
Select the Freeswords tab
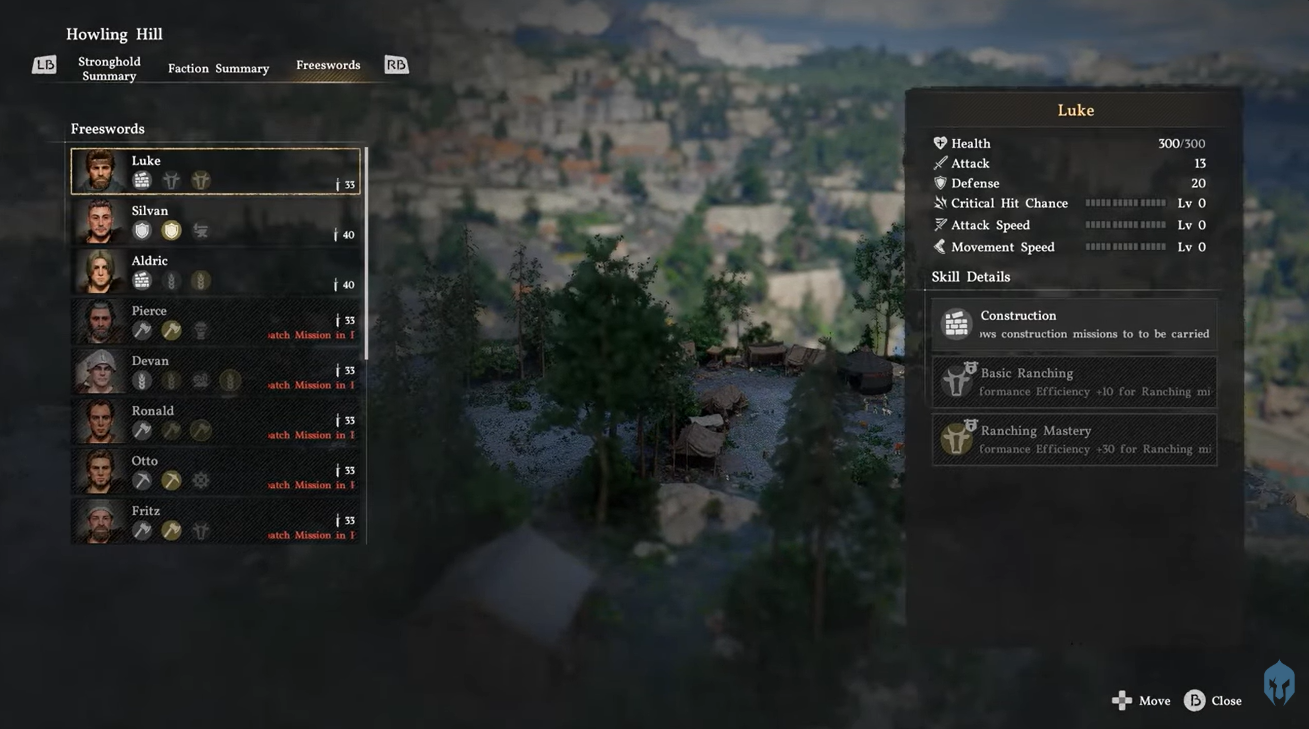click(x=328, y=65)
